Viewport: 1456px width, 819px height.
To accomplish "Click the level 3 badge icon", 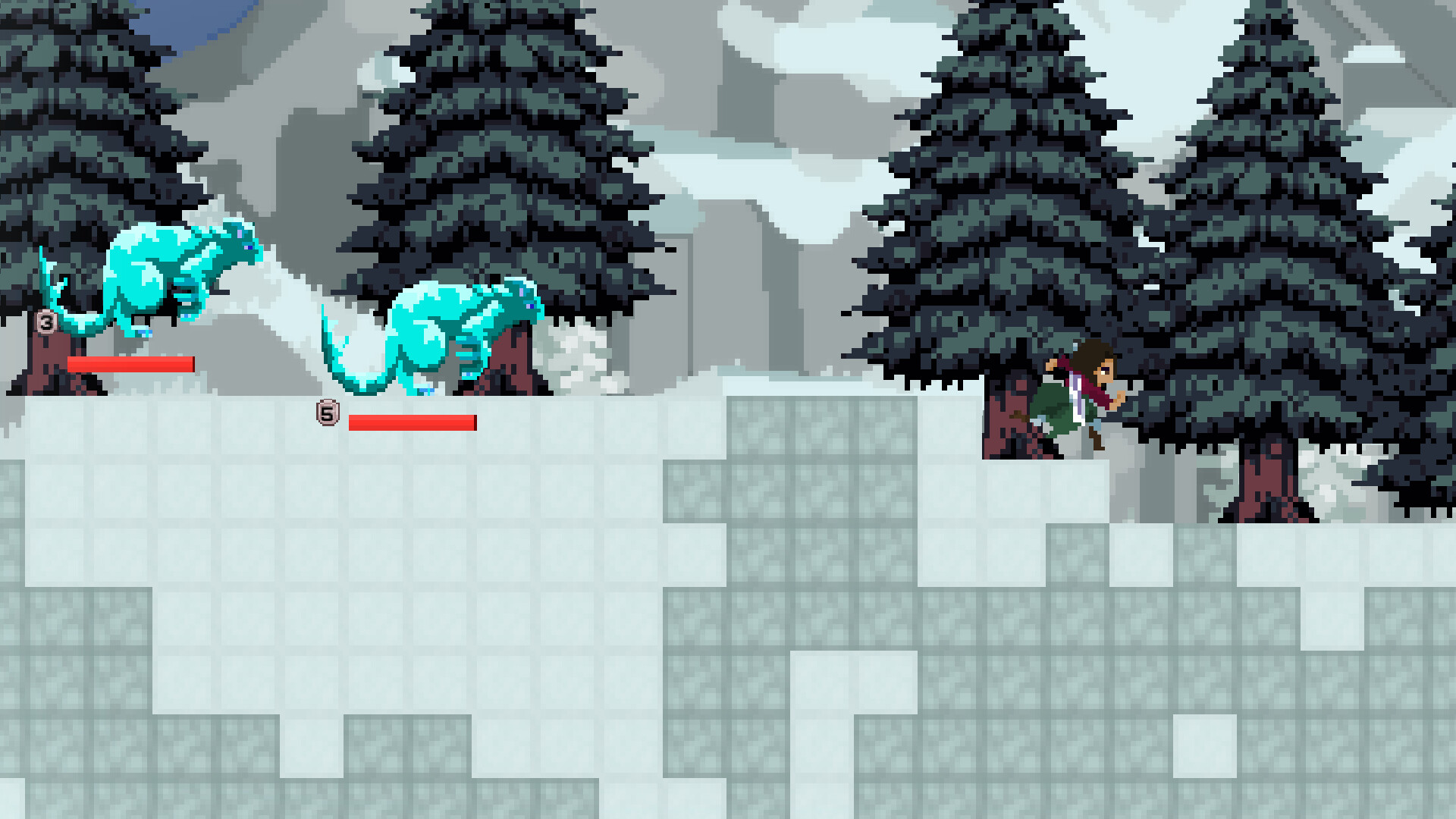I will coord(45,324).
